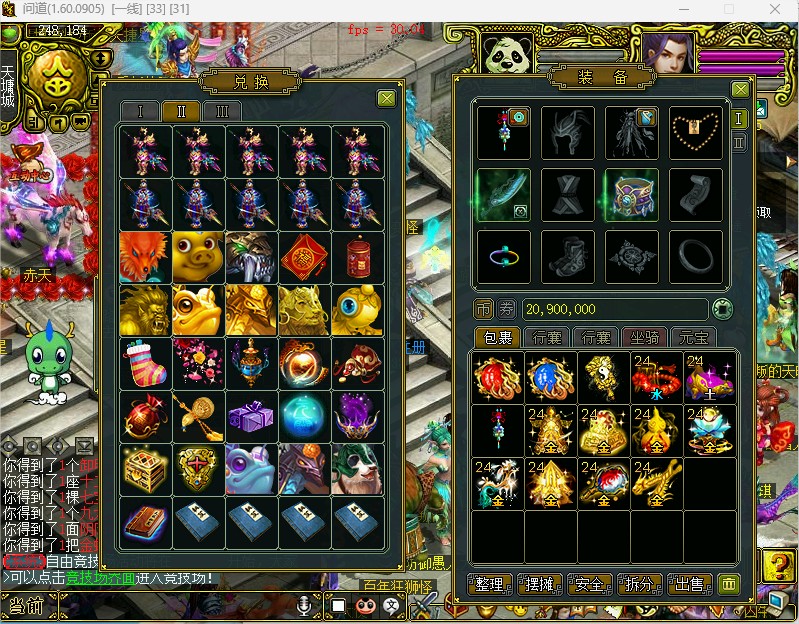Click the 安全 safety button

pyautogui.click(x=590, y=584)
